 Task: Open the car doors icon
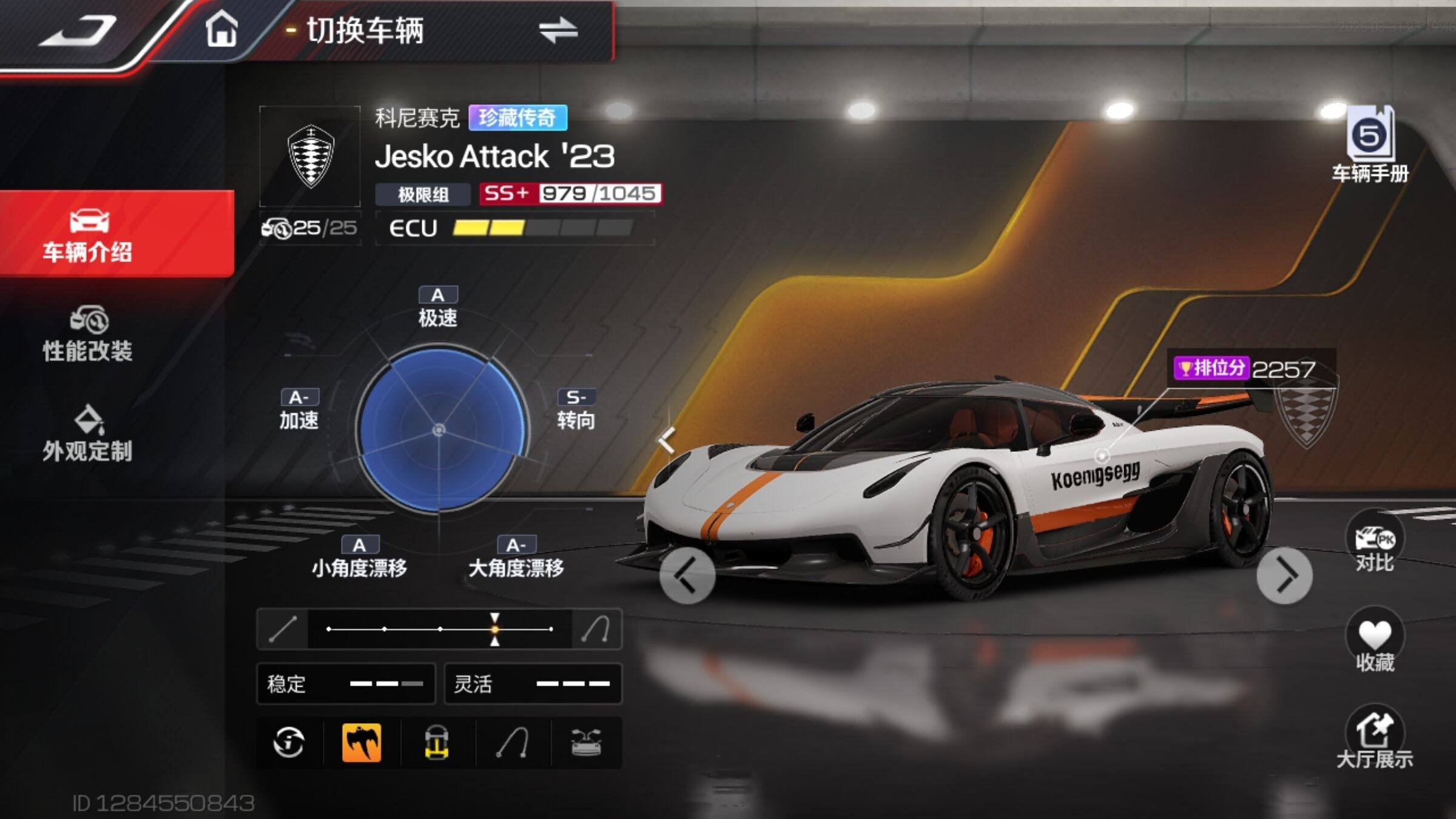pos(586,742)
